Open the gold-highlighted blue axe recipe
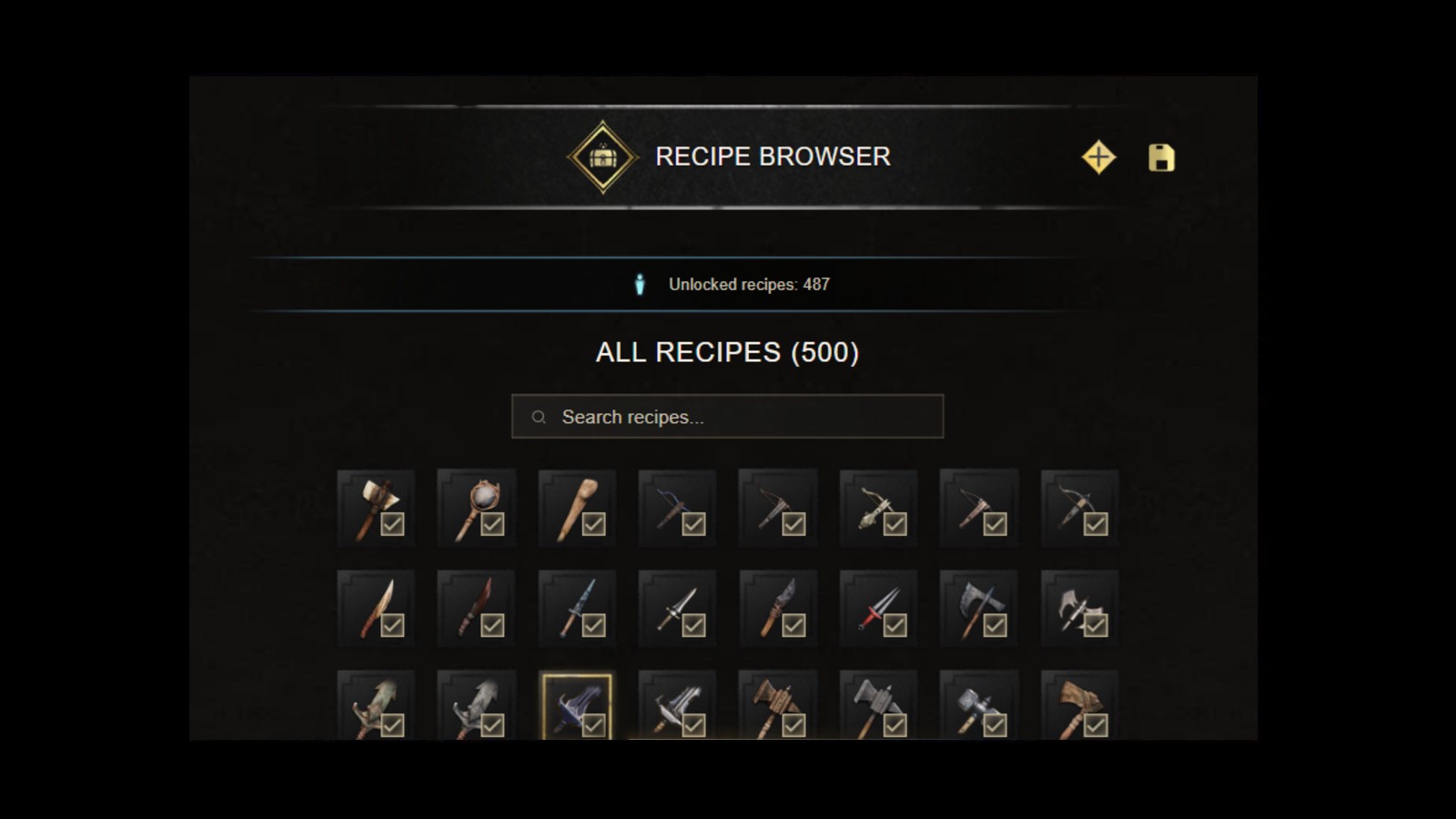Screen dimensions: 1456x819 [x=577, y=706]
